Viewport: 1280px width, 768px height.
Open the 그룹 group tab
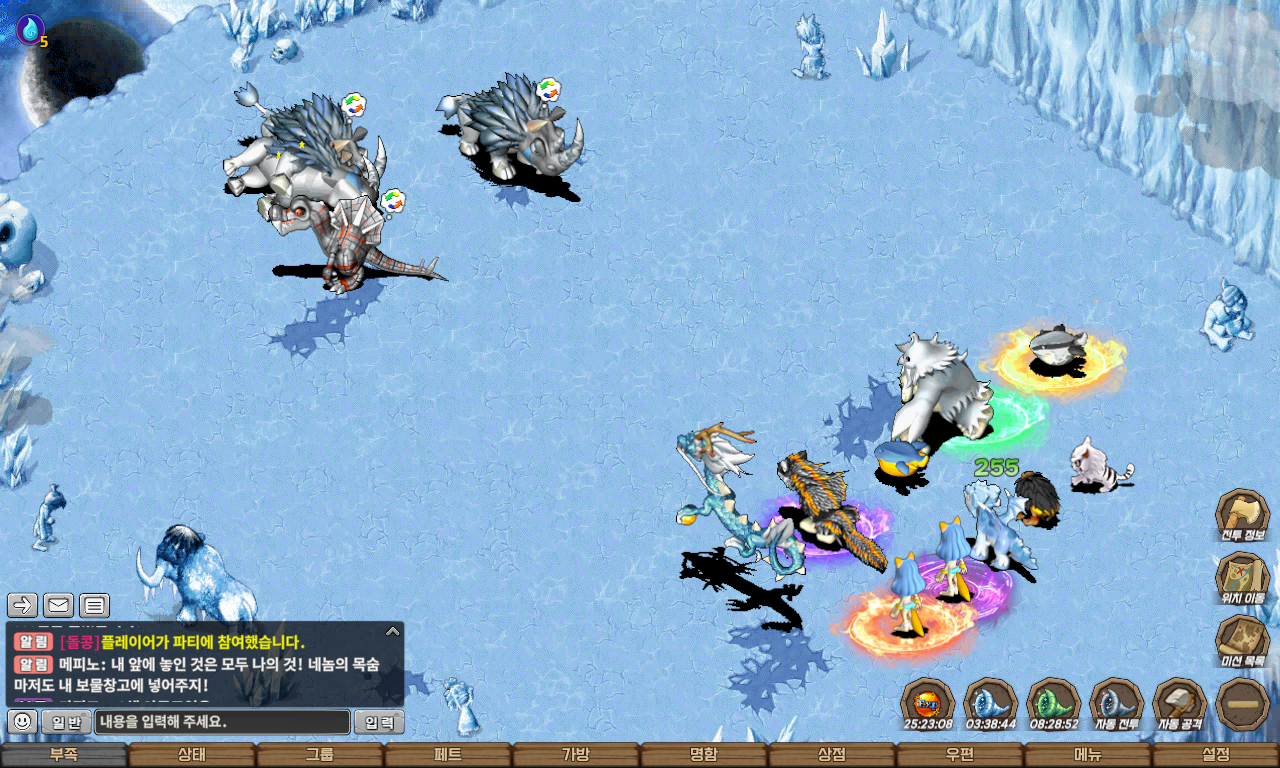pos(319,755)
